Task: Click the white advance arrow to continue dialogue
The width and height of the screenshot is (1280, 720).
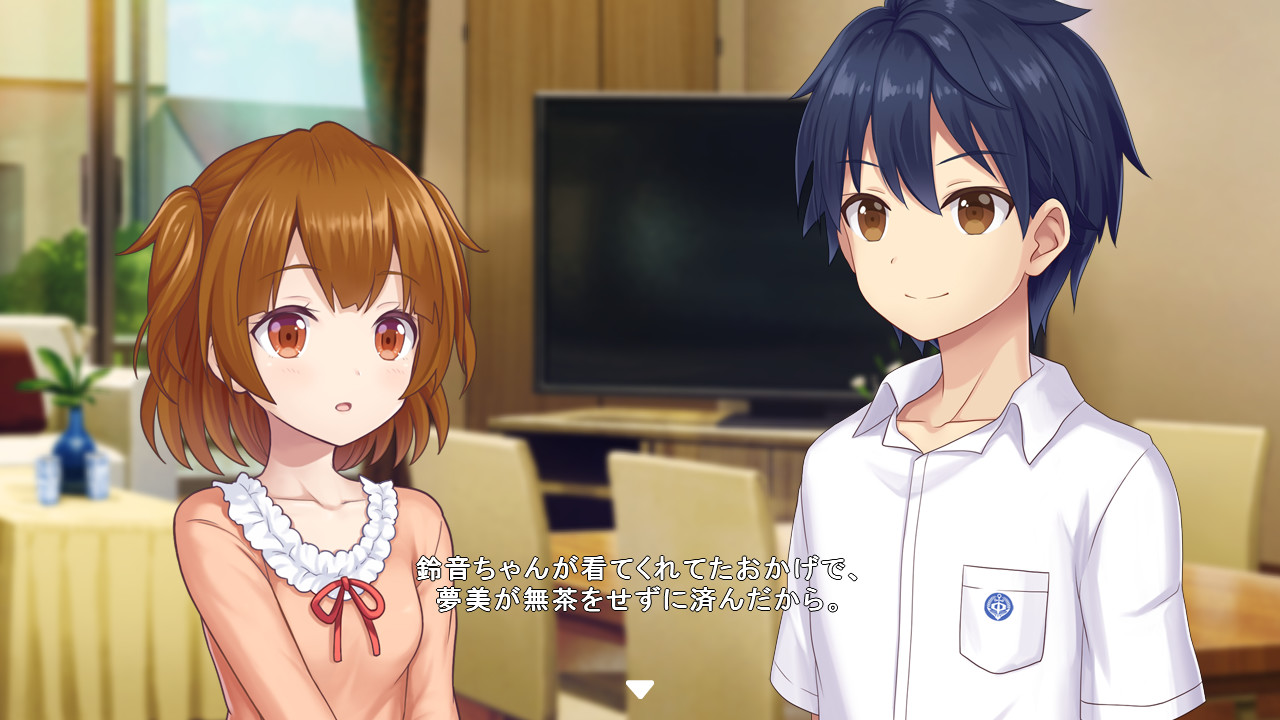Action: 639,690
